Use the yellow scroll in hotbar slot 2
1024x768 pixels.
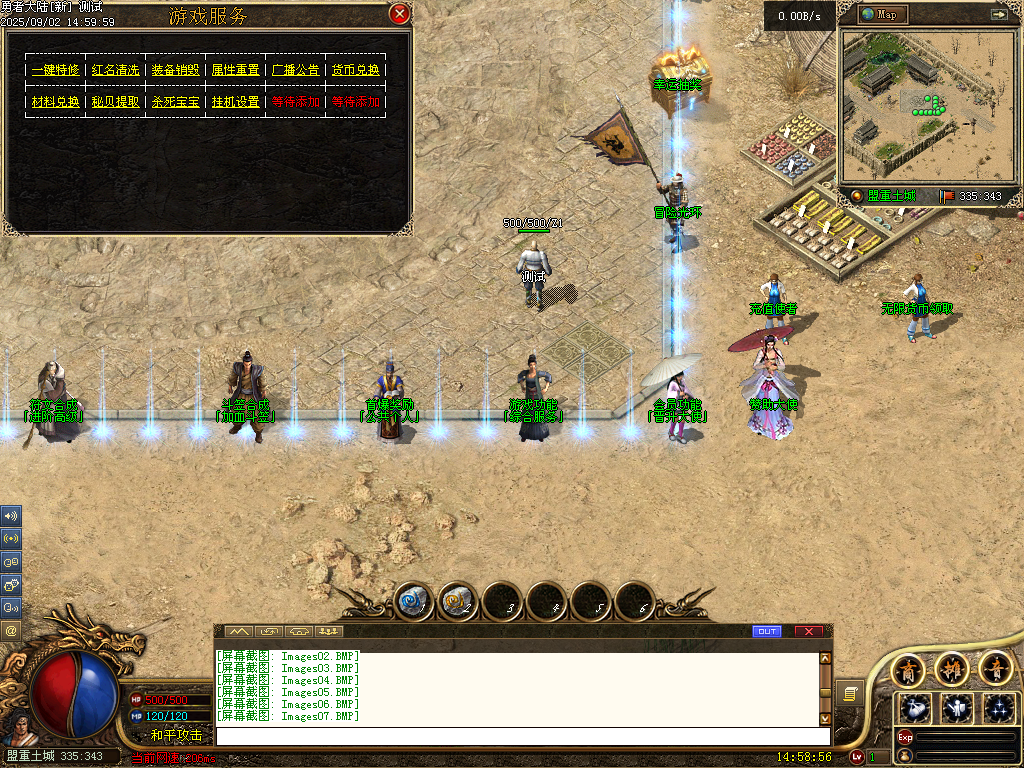pos(458,601)
